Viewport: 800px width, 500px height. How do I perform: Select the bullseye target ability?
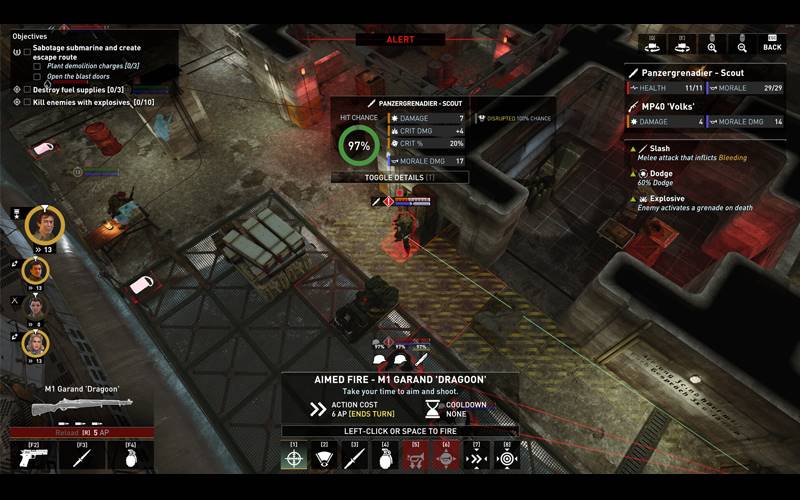point(507,457)
